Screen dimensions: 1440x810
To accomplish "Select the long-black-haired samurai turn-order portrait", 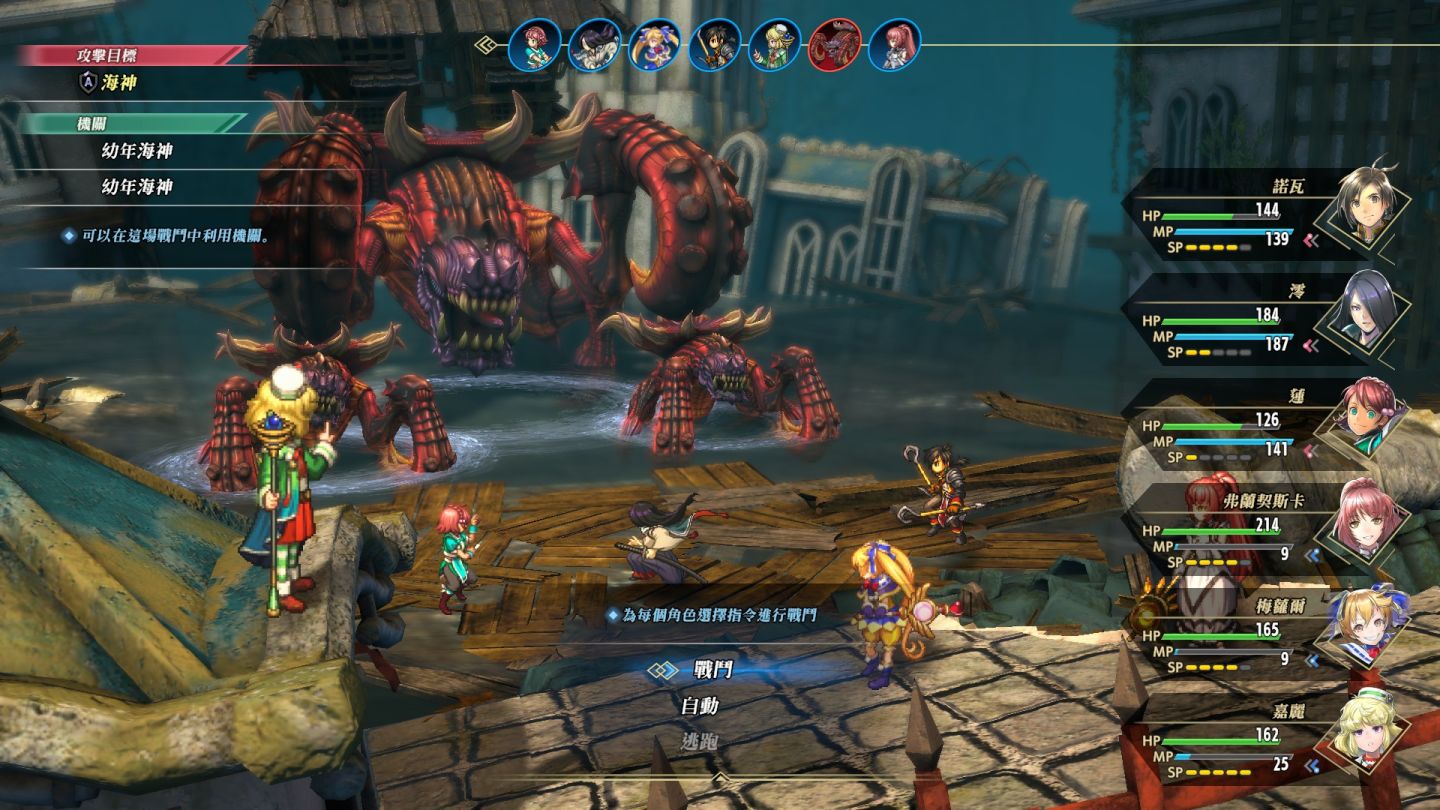I will (594, 46).
